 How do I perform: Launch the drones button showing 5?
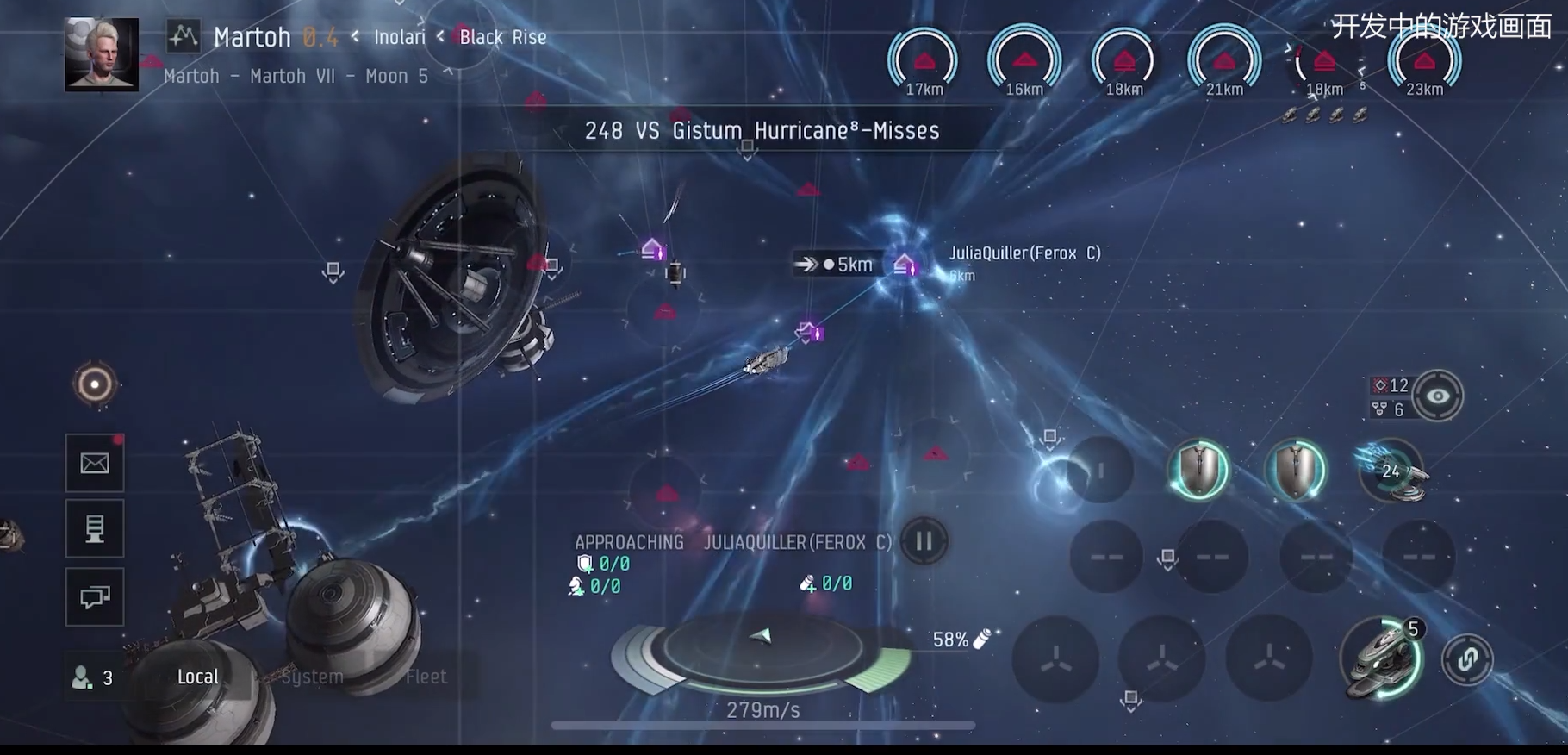pyautogui.click(x=1382, y=658)
